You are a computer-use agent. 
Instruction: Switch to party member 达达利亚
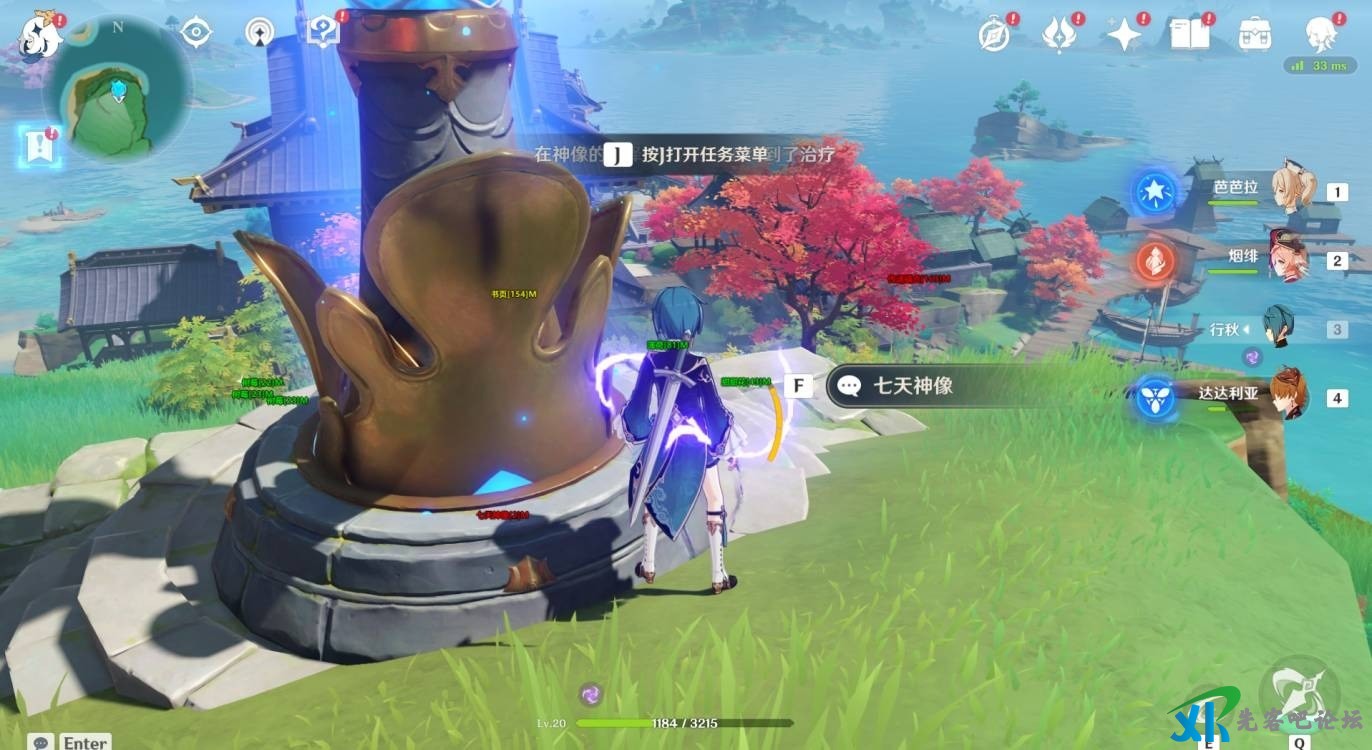1291,397
